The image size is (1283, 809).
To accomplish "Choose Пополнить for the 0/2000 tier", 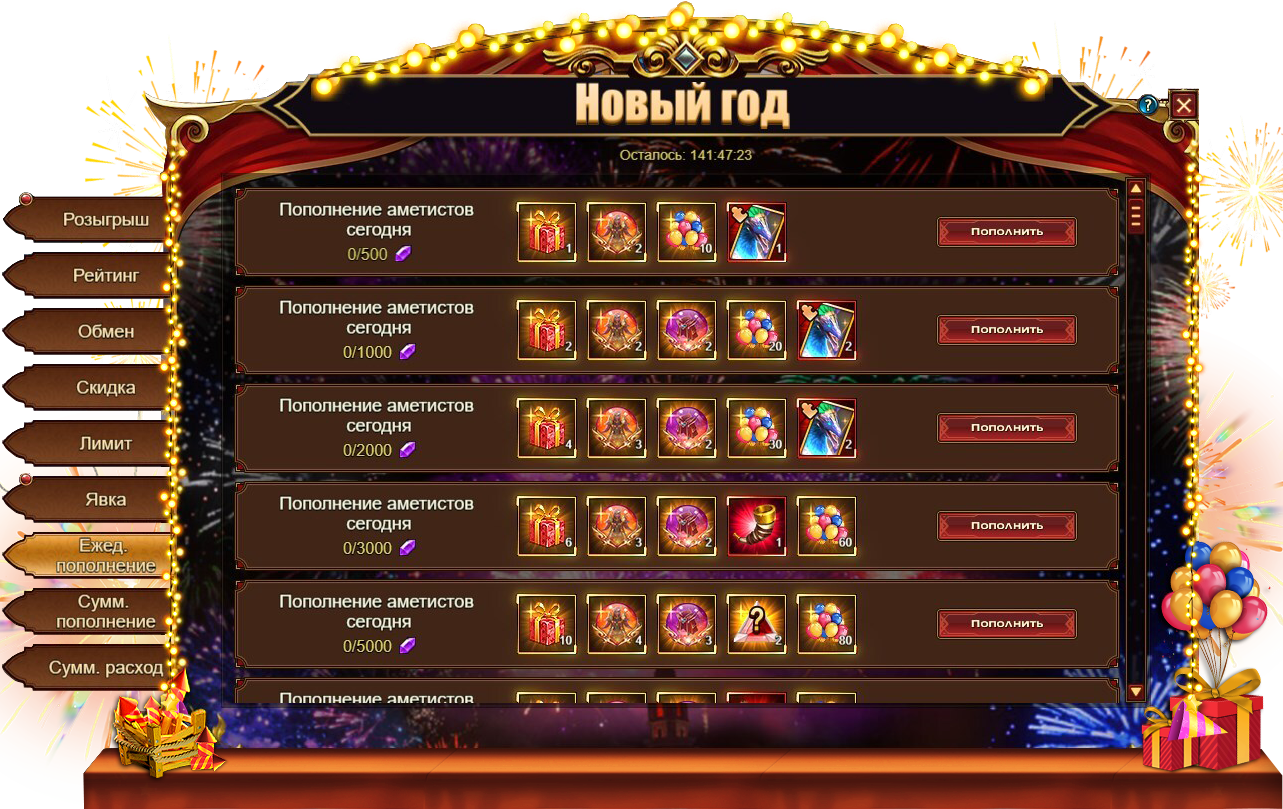I will click(x=1006, y=427).
